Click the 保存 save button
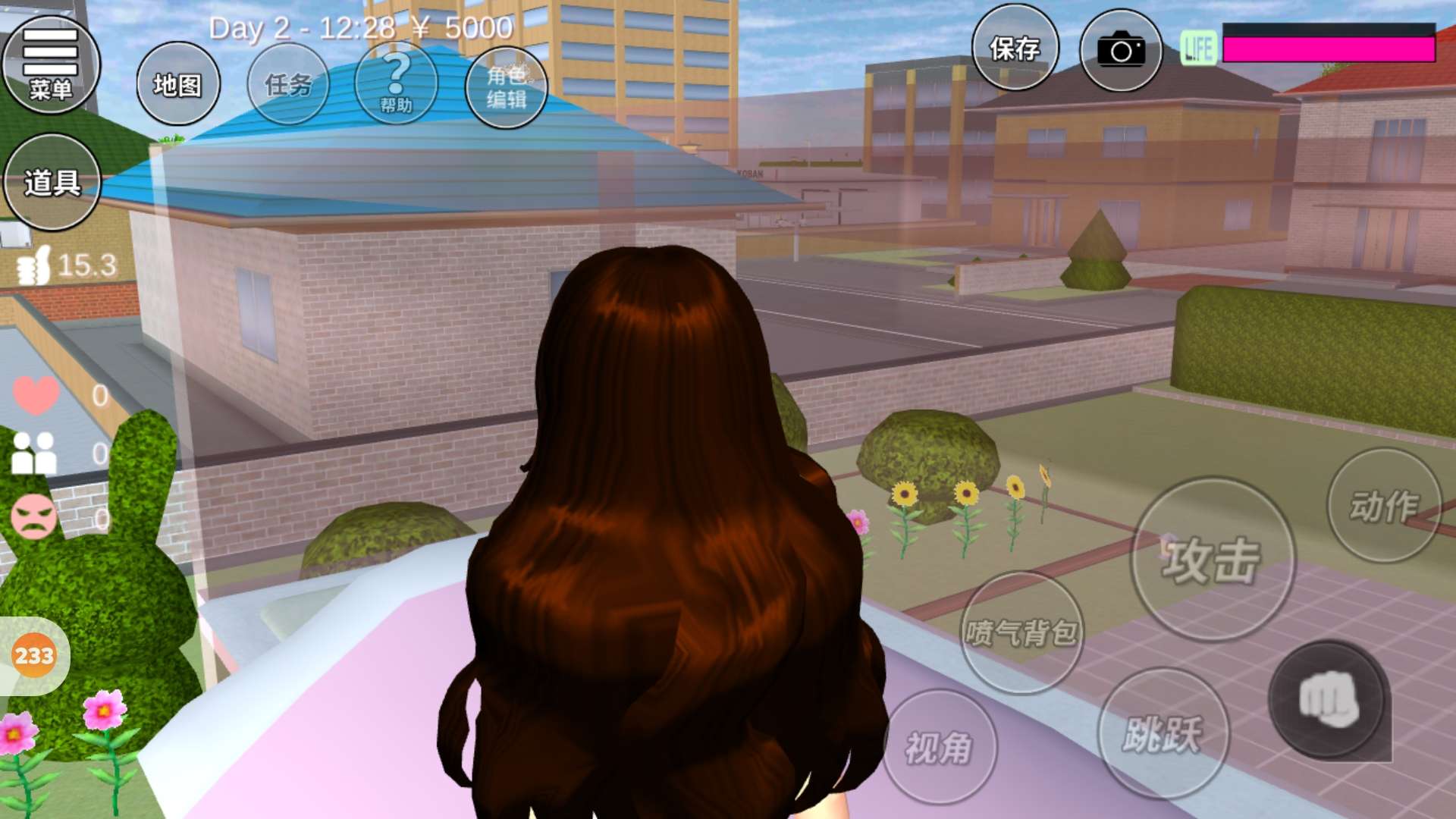1456x819 pixels. [x=1015, y=49]
